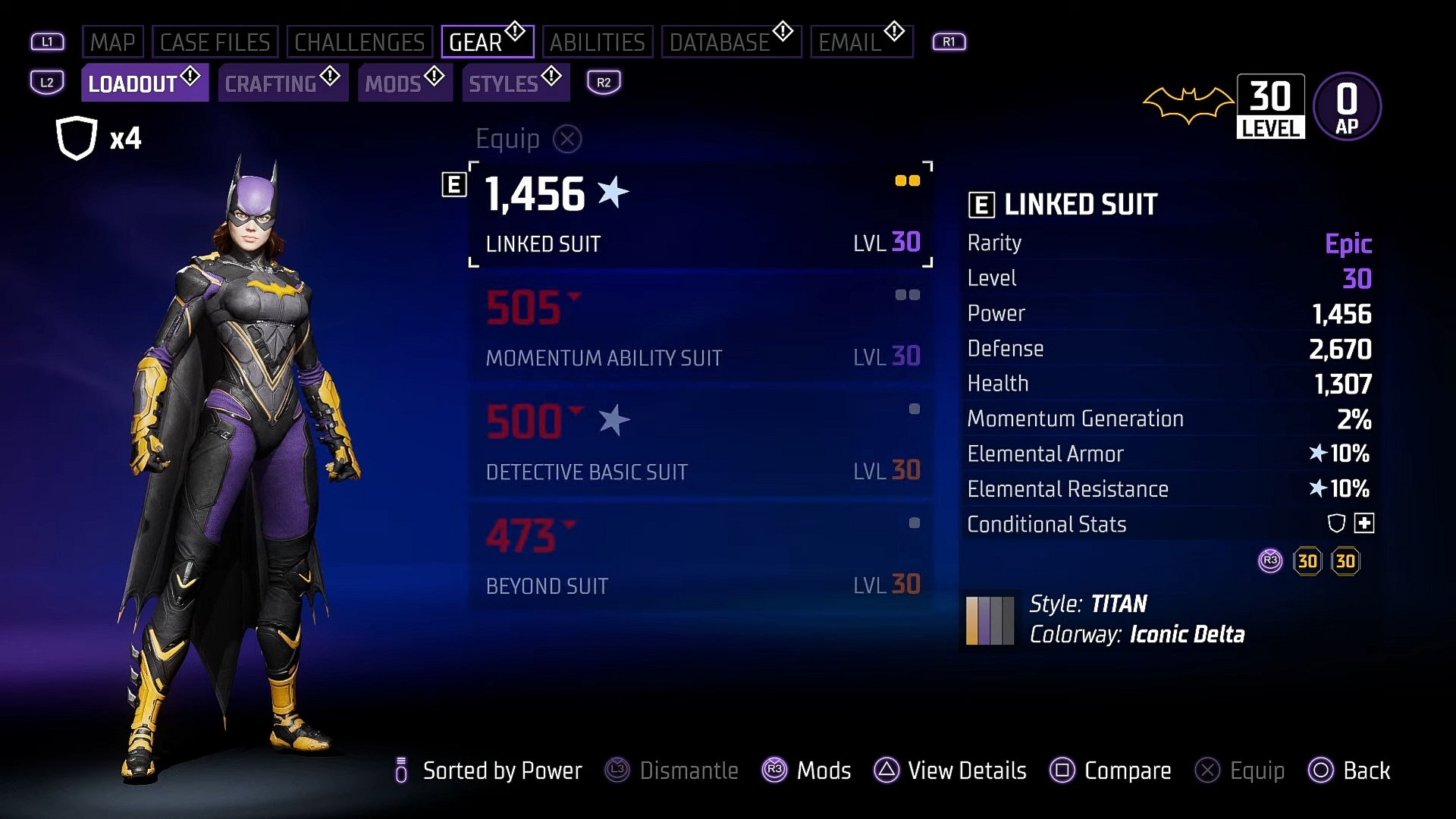The height and width of the screenshot is (819, 1456).
Task: Click the square Compare icon
Action: [x=1061, y=771]
